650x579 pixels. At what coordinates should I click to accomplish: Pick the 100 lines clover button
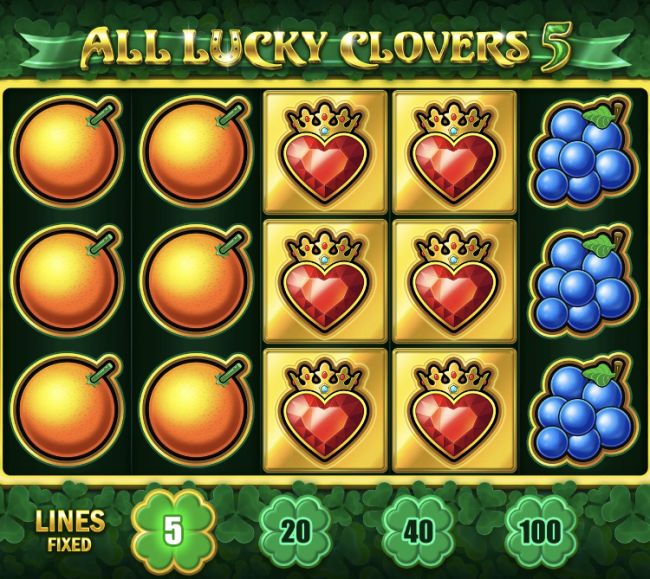point(540,530)
